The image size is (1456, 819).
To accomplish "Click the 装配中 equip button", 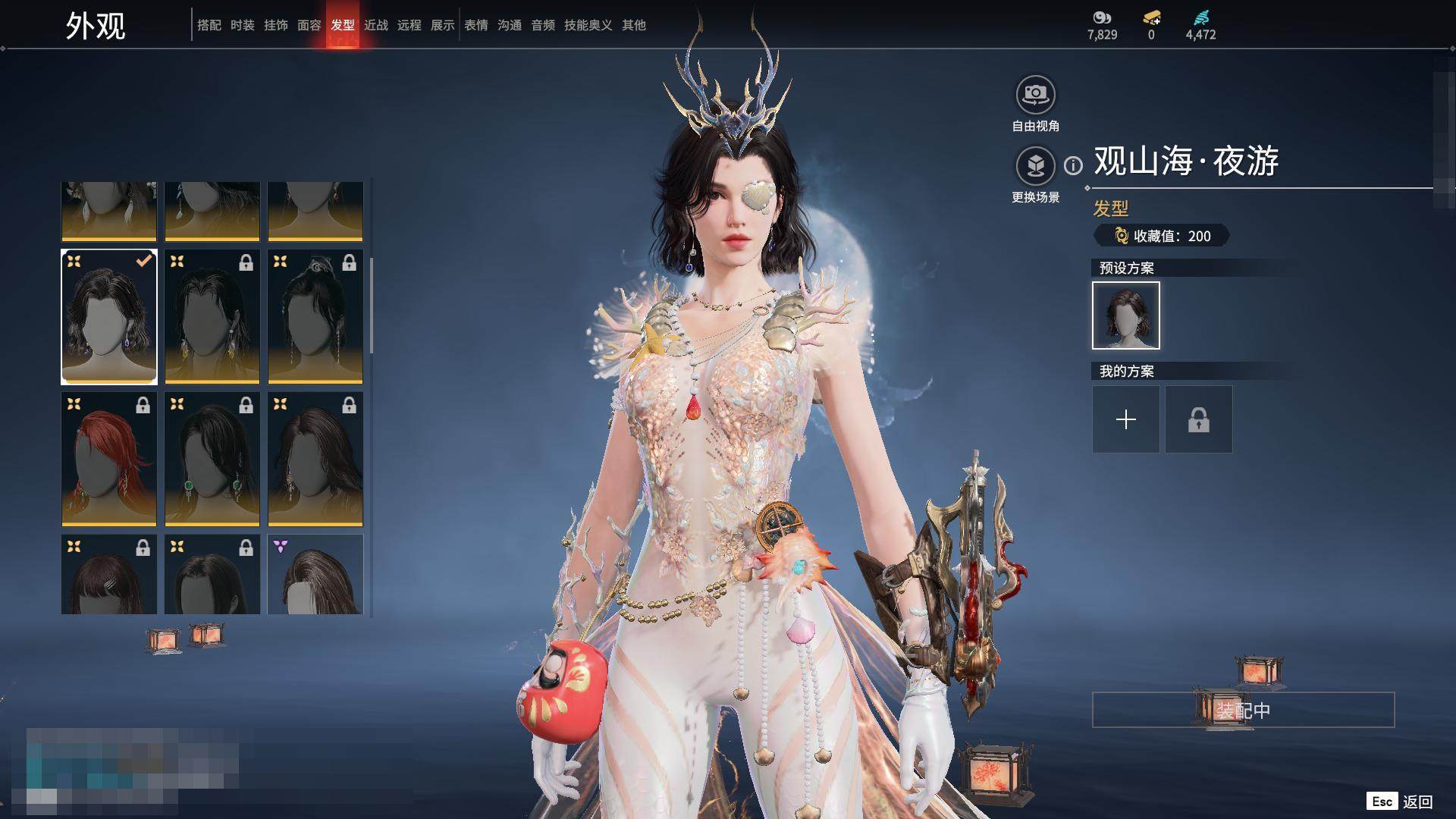I will (x=1243, y=710).
